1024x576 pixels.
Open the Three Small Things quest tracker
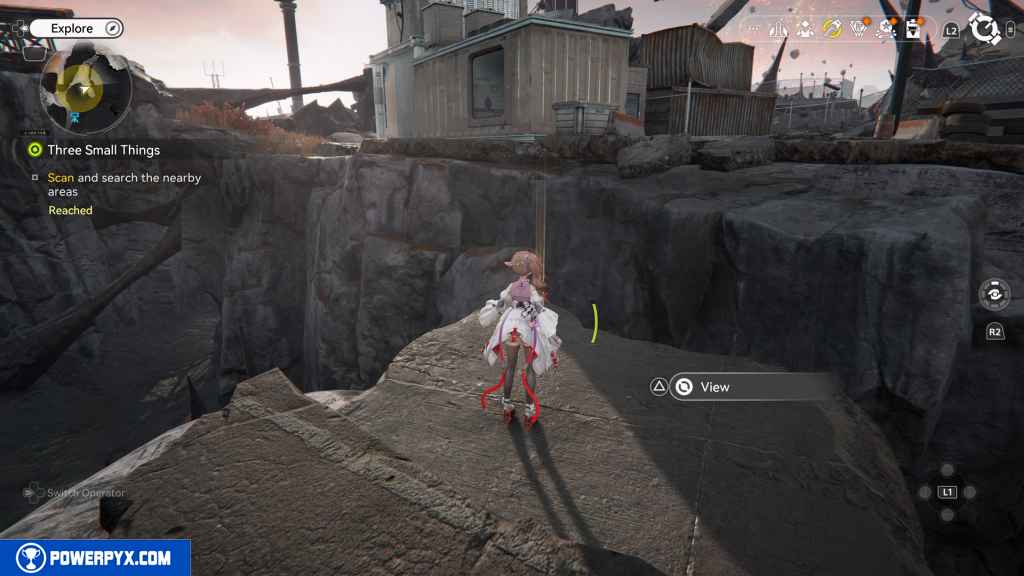point(103,150)
